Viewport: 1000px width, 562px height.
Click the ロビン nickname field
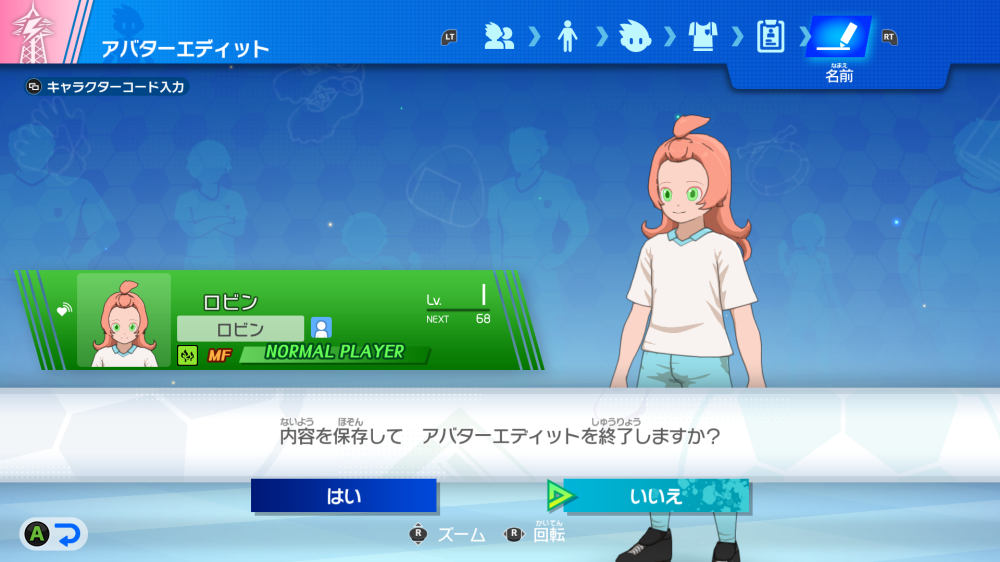240,328
